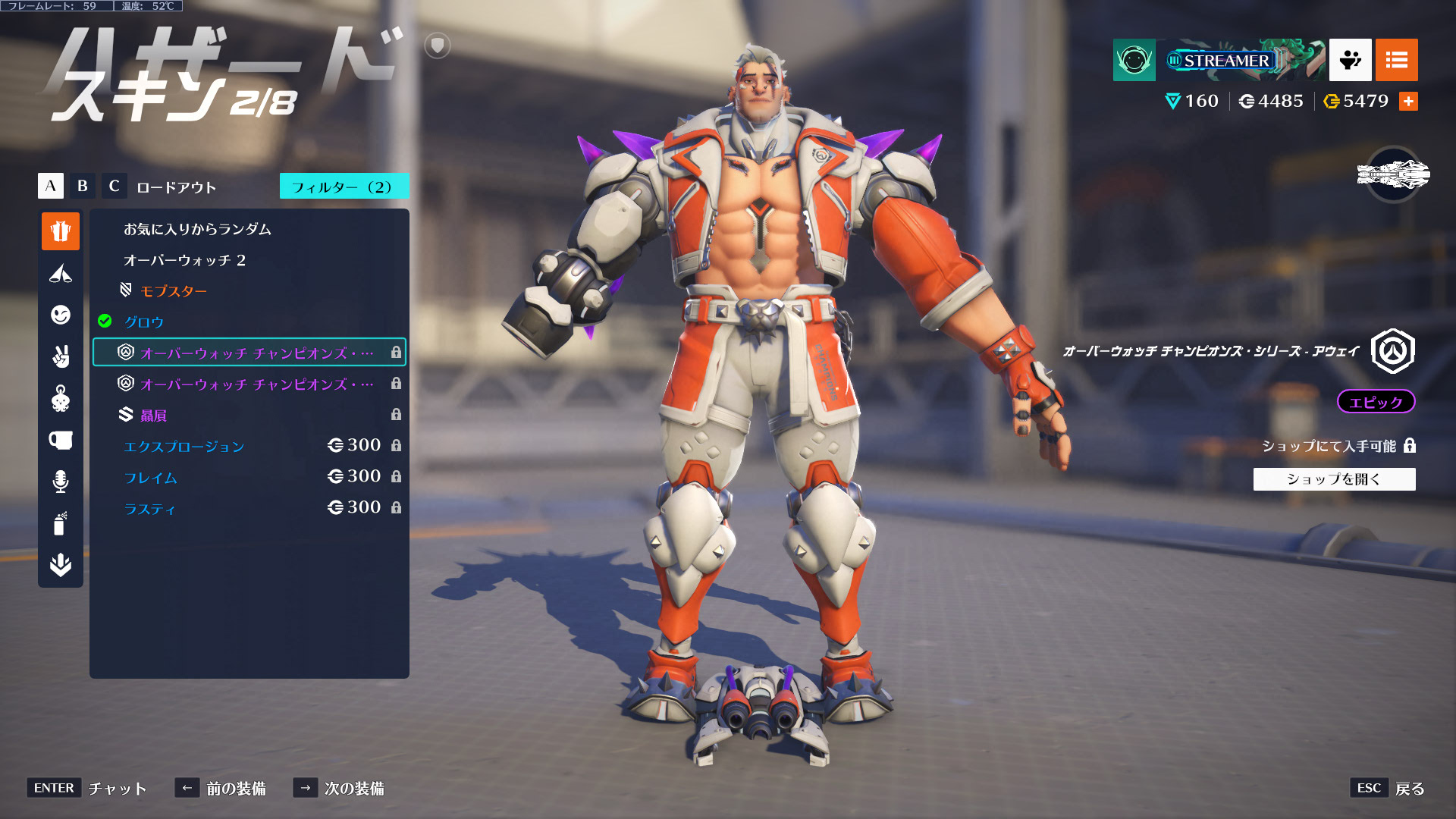This screenshot has width=1456, height=819.
Task: Click ショップを開く to open the shop
Action: (1334, 479)
